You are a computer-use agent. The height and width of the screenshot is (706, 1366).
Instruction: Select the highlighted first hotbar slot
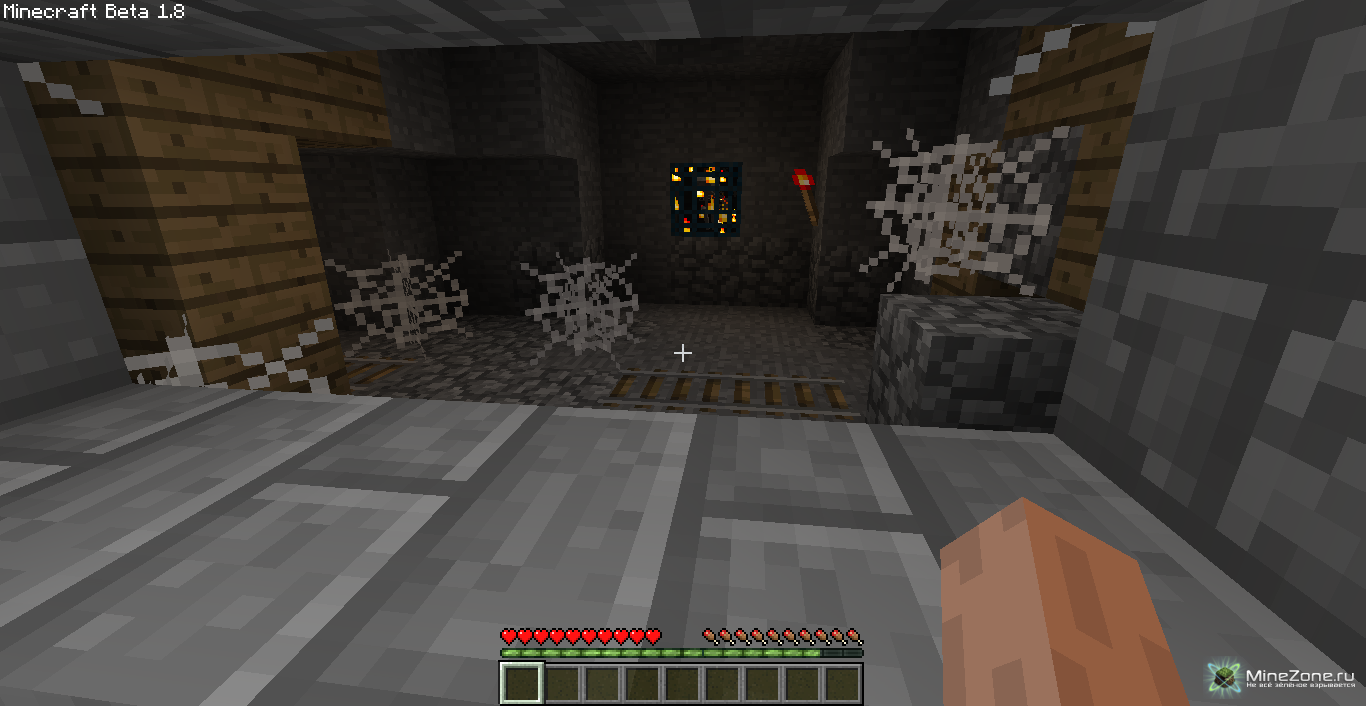coord(521,684)
